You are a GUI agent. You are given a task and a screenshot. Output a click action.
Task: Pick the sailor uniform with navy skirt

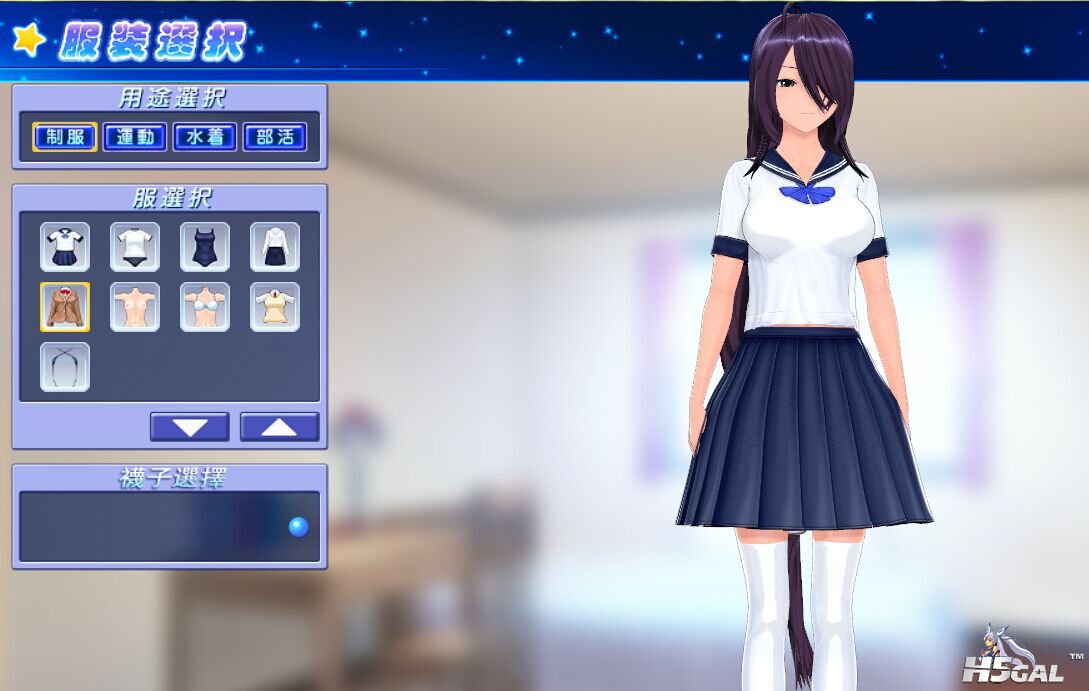(65, 247)
